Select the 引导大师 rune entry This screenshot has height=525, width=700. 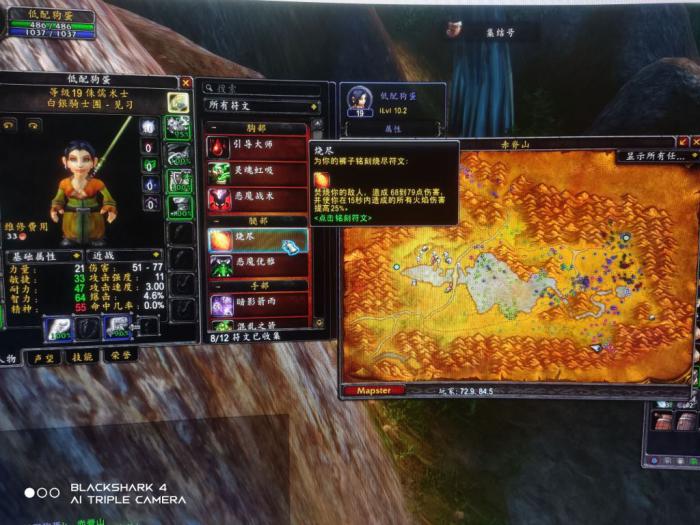coord(253,147)
